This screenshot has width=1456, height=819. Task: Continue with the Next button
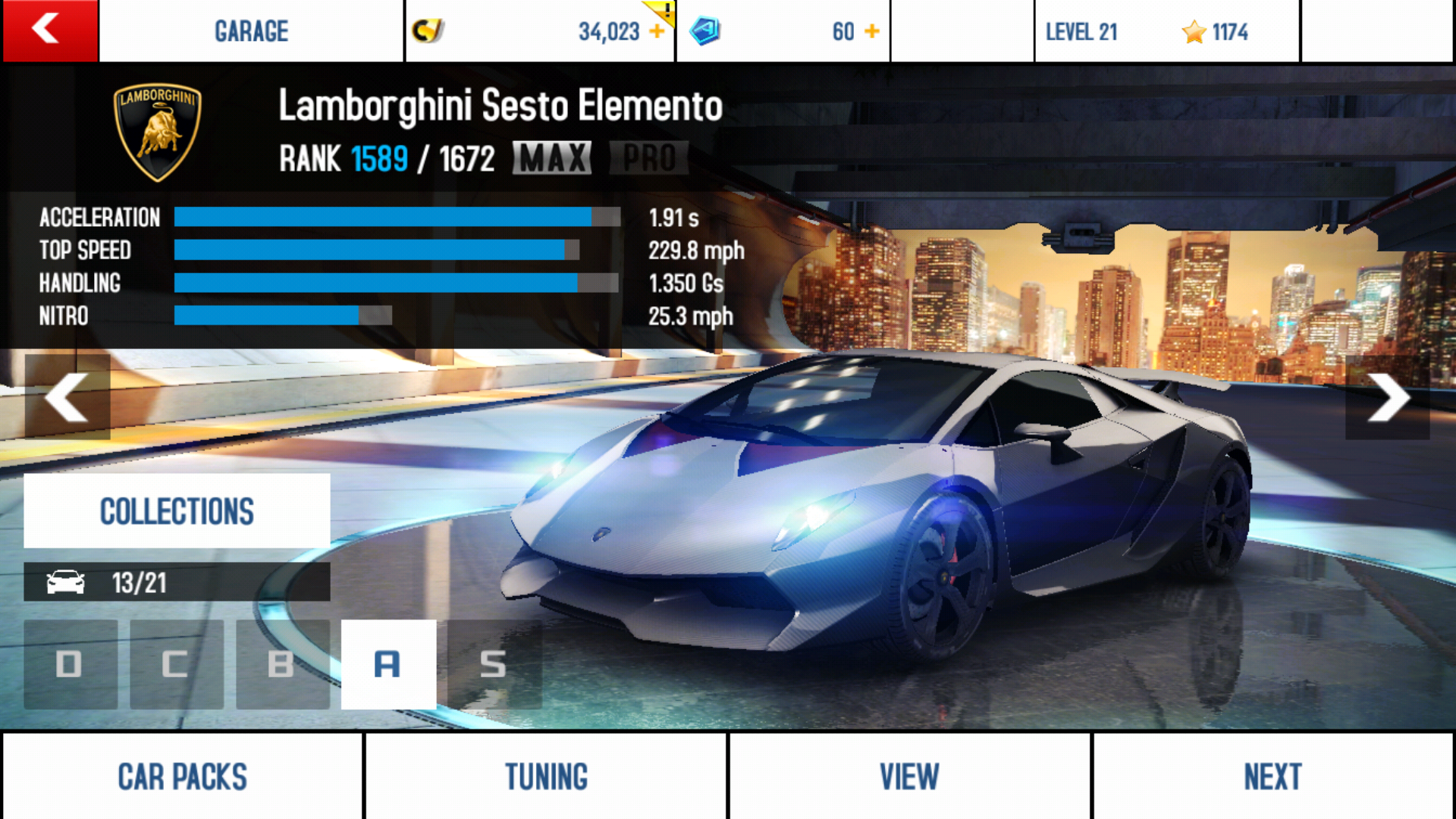1272,777
